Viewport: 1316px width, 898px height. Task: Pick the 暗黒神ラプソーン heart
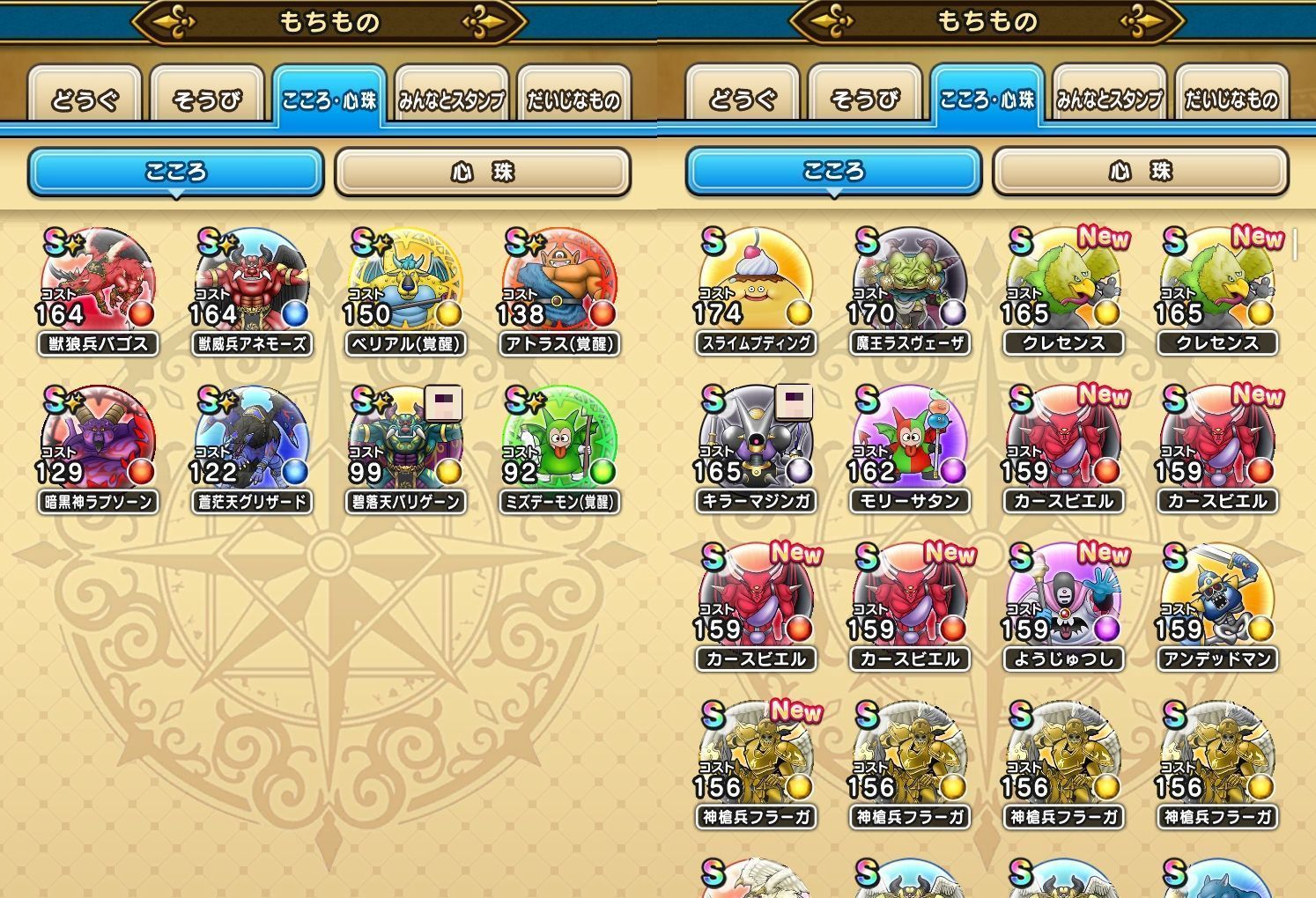click(x=98, y=442)
